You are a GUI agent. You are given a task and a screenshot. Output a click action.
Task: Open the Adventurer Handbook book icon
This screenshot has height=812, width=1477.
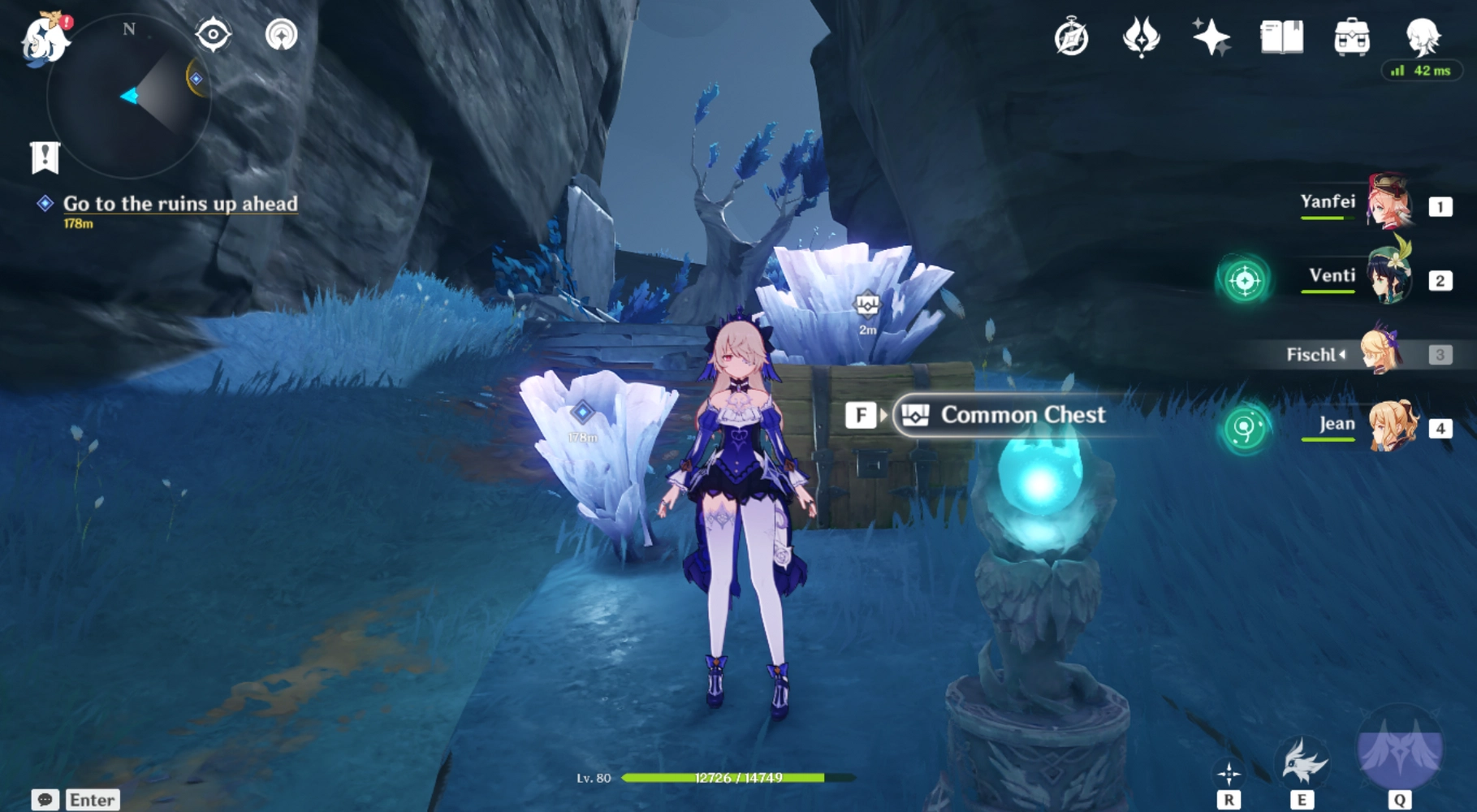pos(1281,37)
